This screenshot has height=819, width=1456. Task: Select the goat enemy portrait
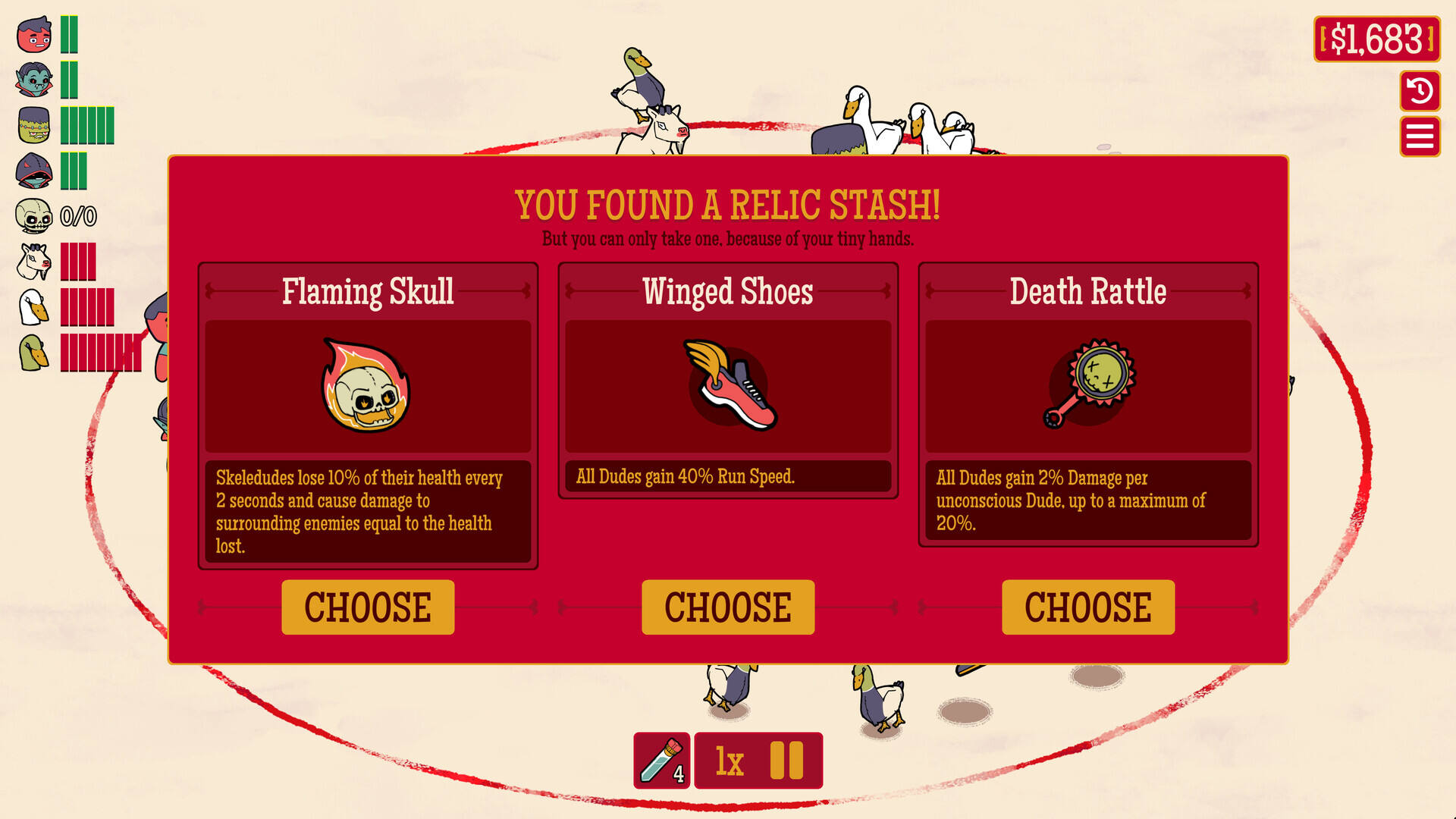click(x=34, y=262)
